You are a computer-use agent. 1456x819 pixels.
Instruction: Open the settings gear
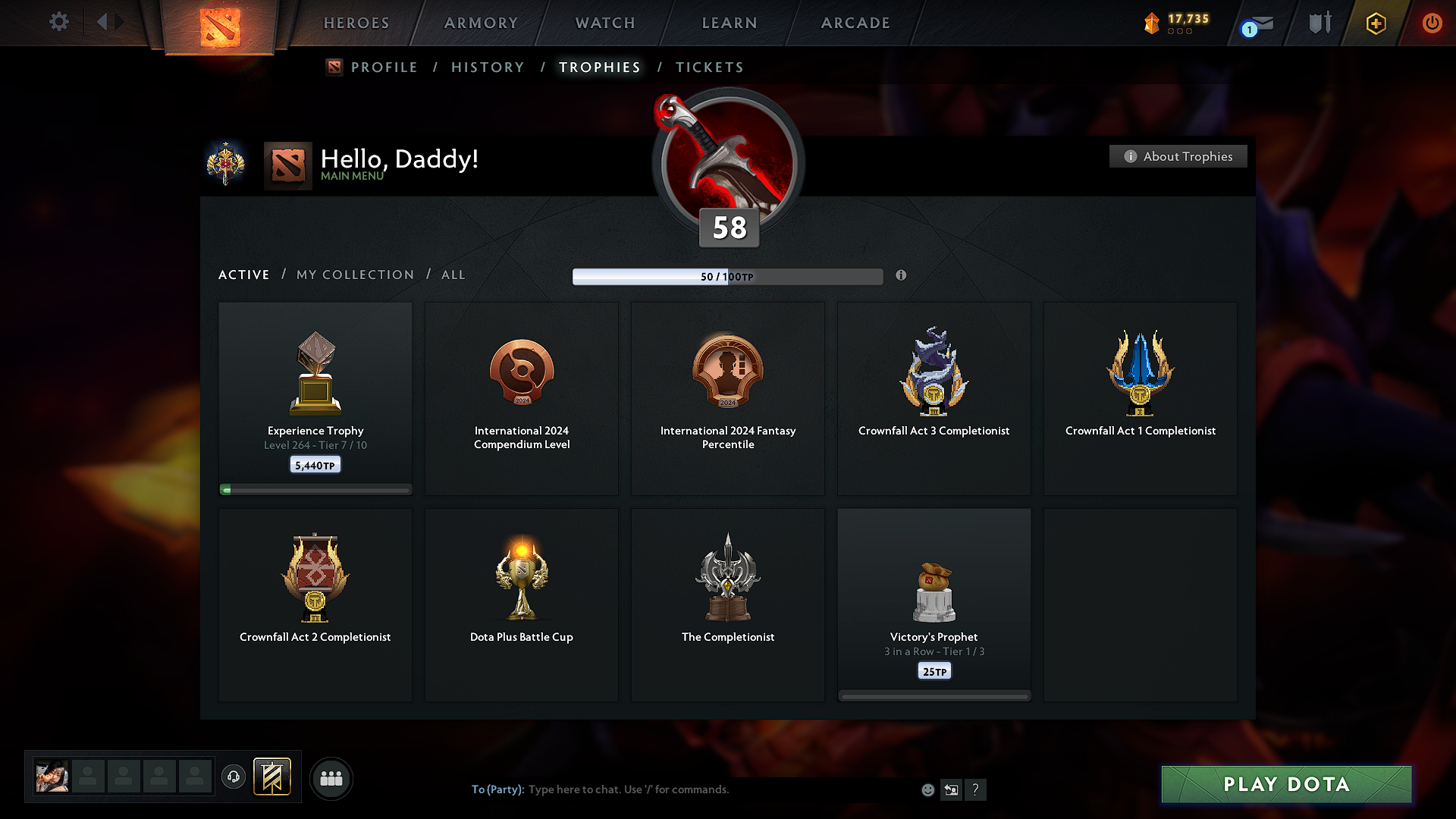click(x=58, y=22)
